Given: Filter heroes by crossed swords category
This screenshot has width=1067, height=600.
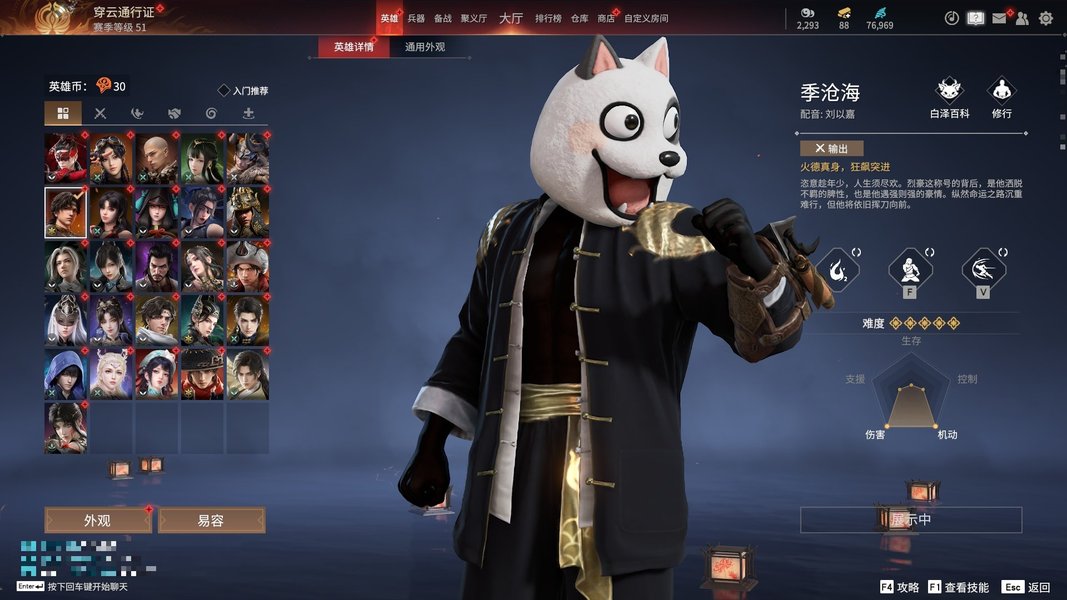Looking at the screenshot, I should (x=100, y=113).
